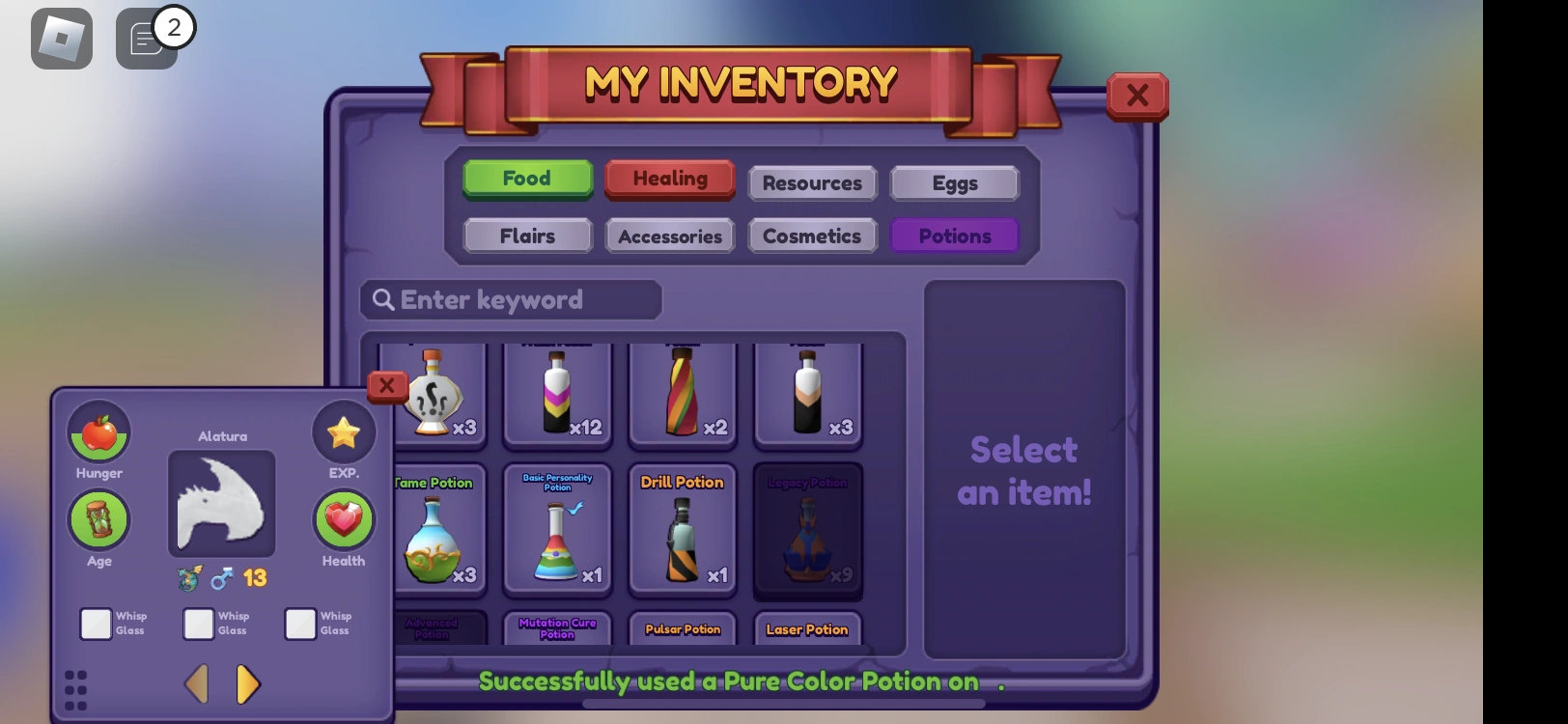Open the notifications icon showing badge 2

pos(145,38)
